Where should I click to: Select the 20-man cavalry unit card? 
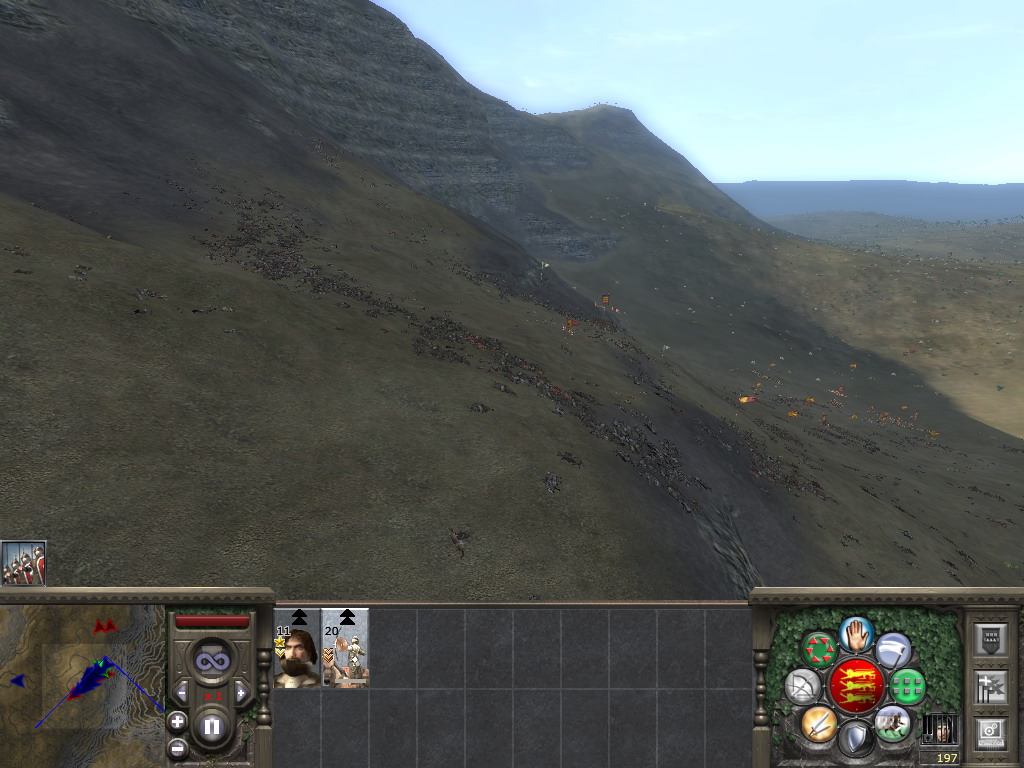345,650
